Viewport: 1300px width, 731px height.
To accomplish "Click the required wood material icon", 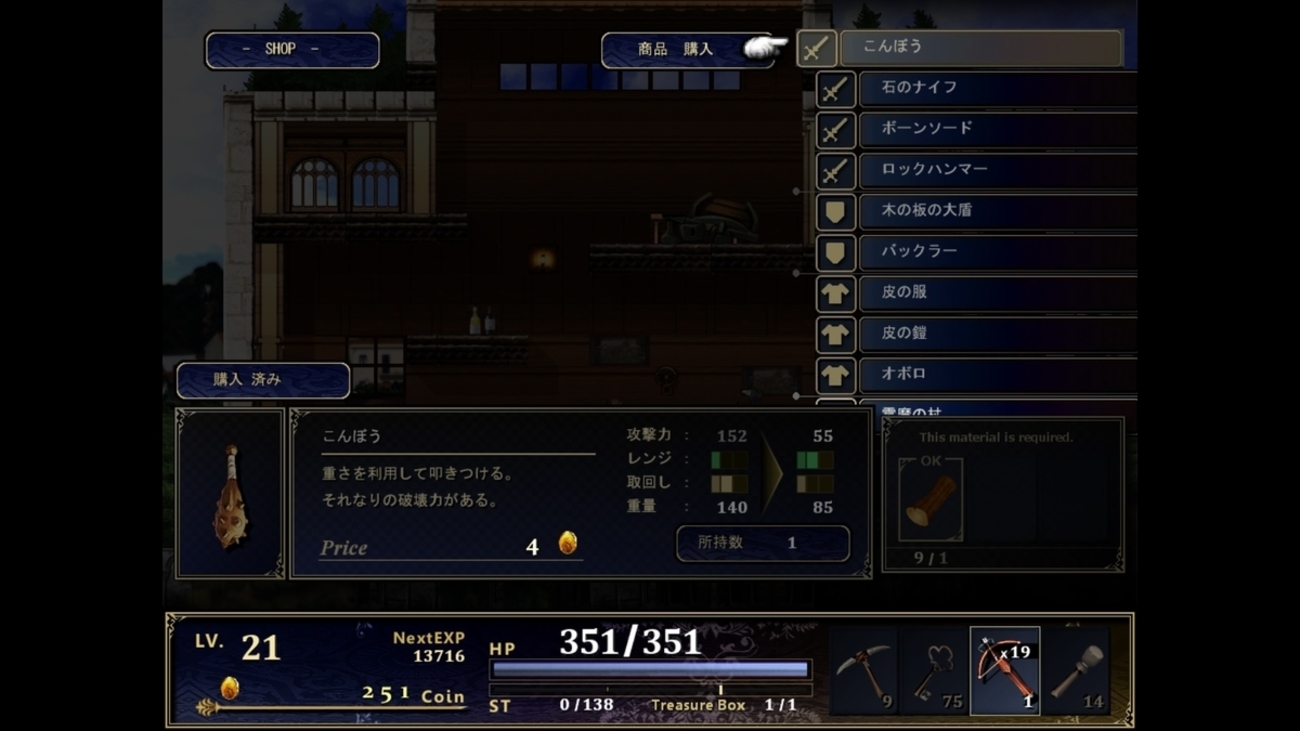I will coord(930,500).
